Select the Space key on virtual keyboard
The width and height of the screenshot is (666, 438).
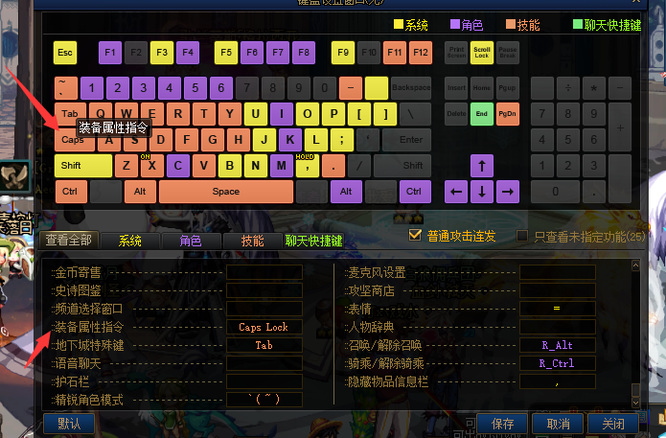click(225, 191)
